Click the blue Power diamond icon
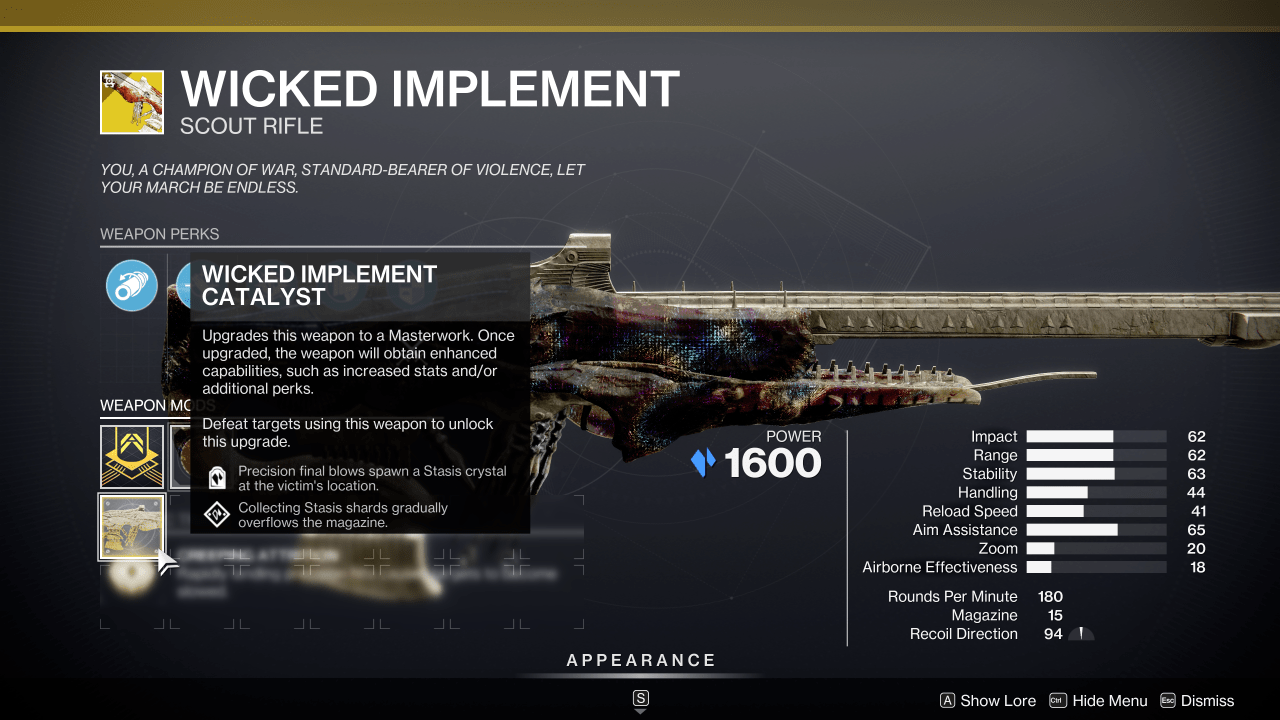 [703, 462]
